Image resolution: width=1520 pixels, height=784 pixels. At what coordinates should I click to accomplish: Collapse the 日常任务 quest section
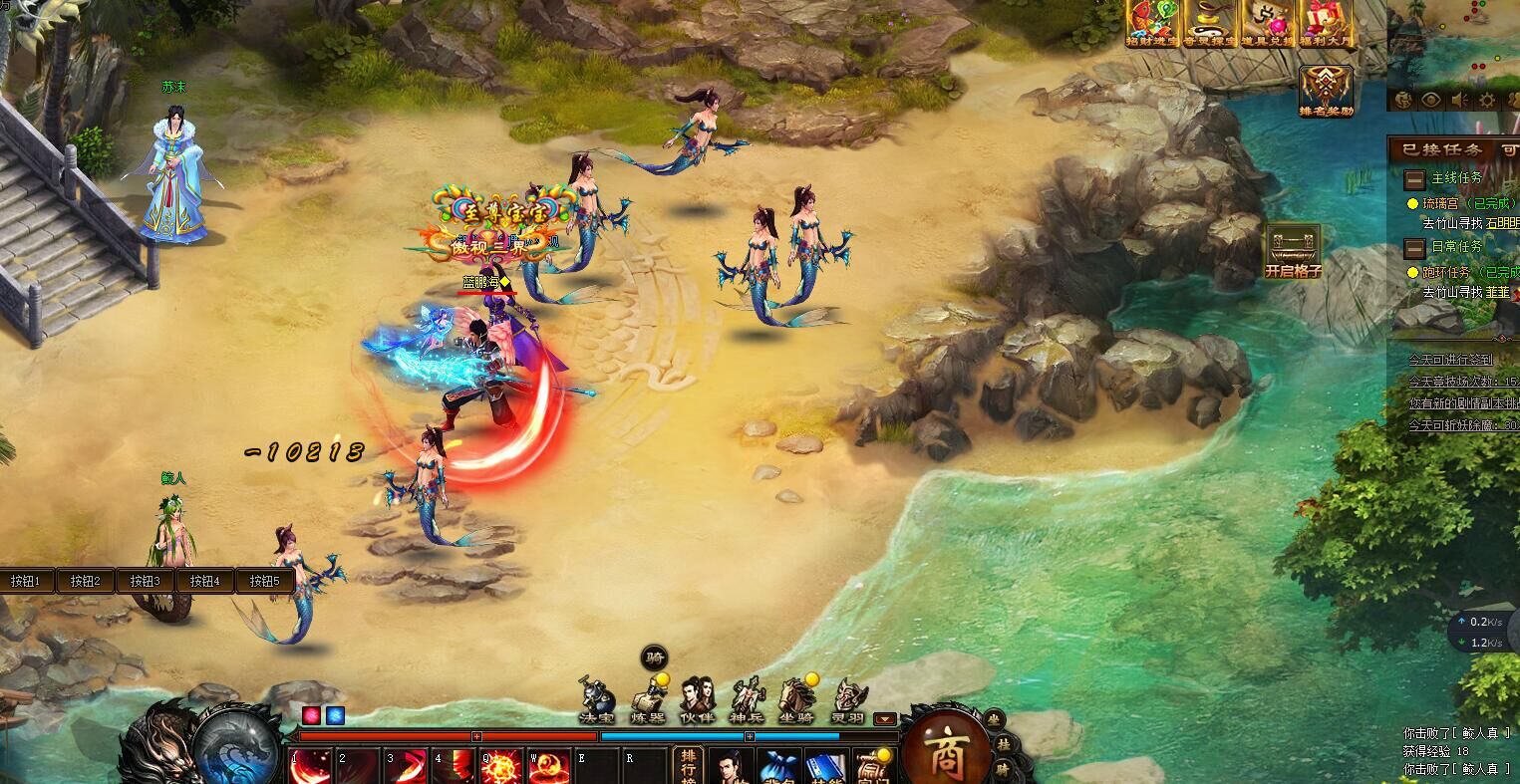[1413, 247]
